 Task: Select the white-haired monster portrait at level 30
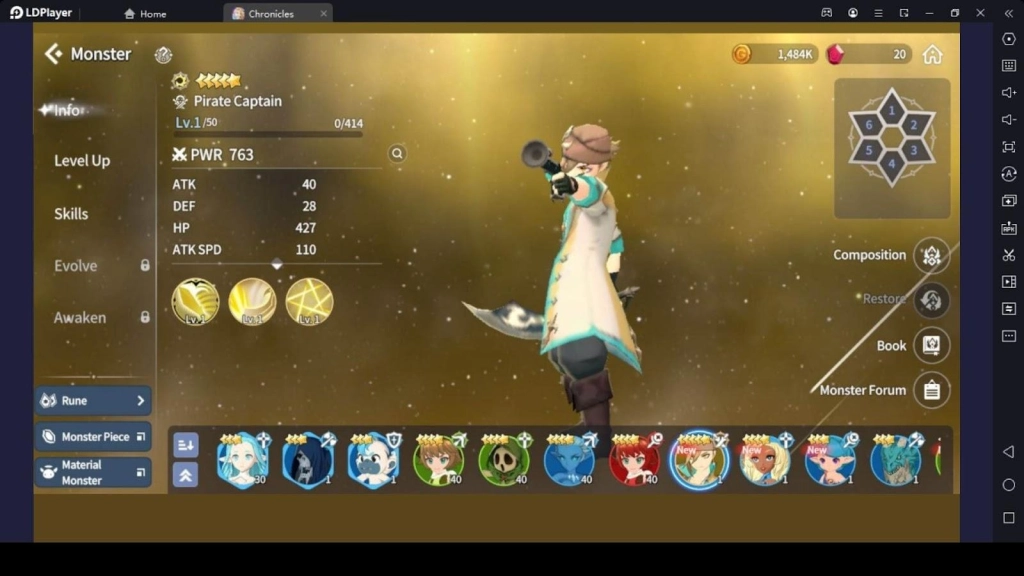coord(242,460)
